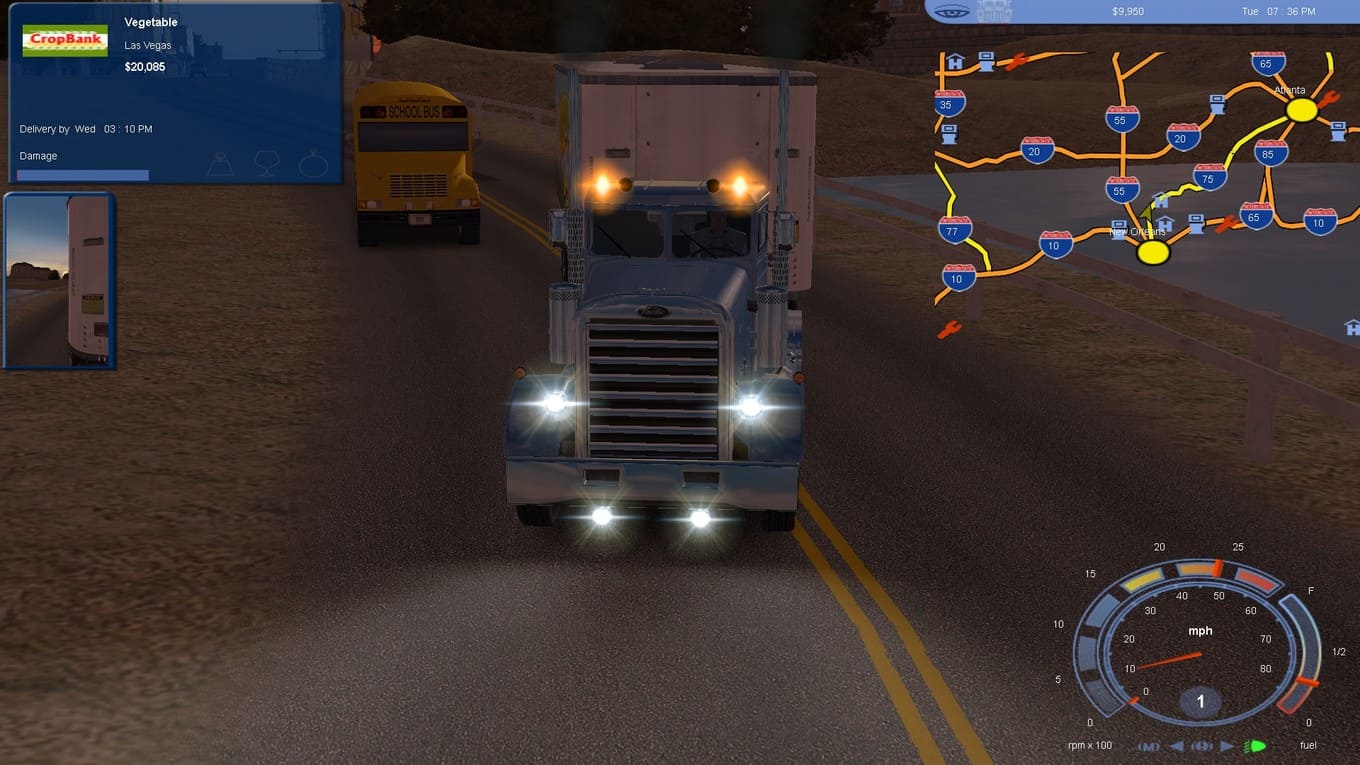Screen dimensions: 1360x765
Task: Select the repair wrench beside Atlanta
Action: tap(1329, 99)
